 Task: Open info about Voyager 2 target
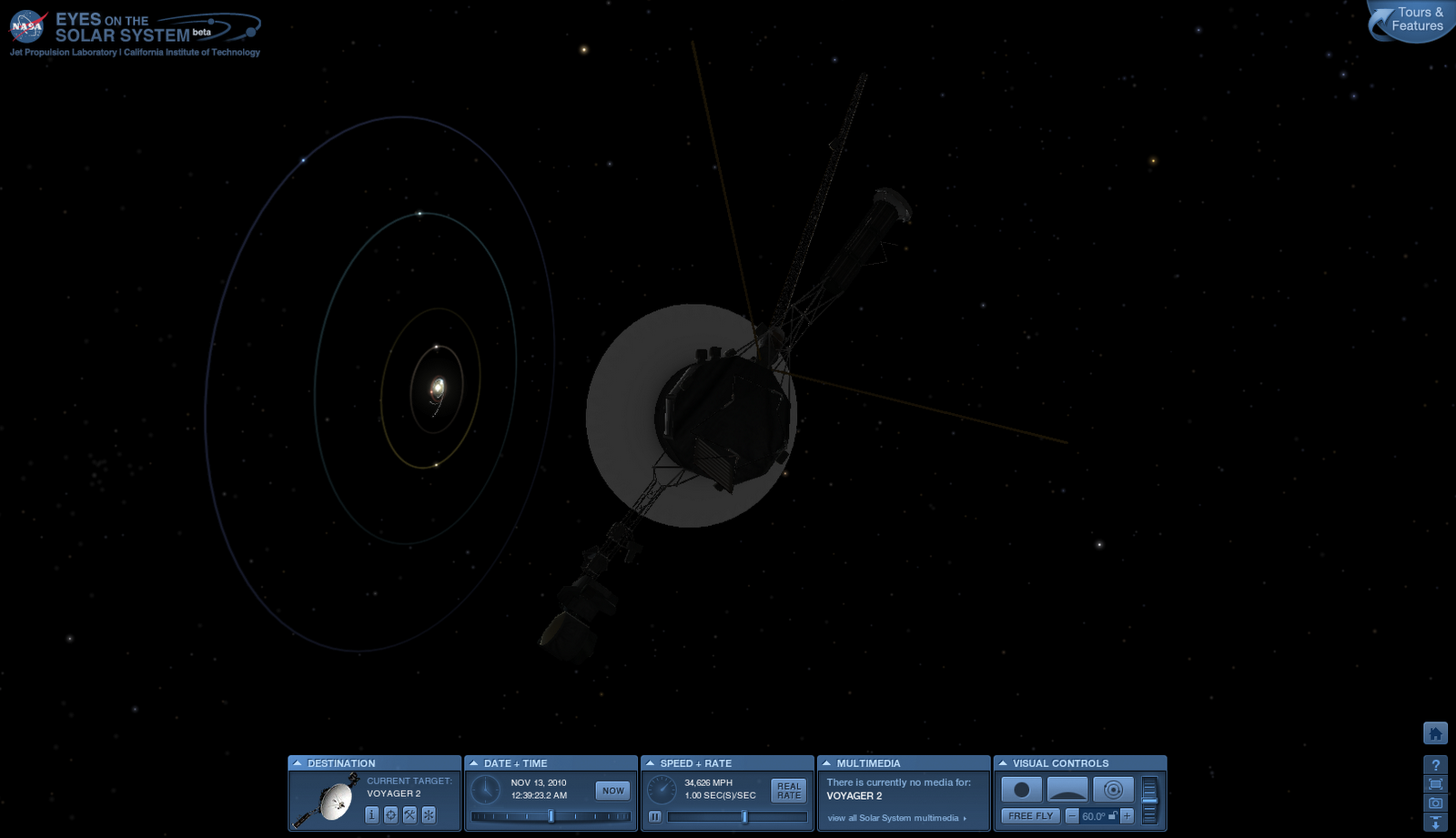pyautogui.click(x=371, y=814)
